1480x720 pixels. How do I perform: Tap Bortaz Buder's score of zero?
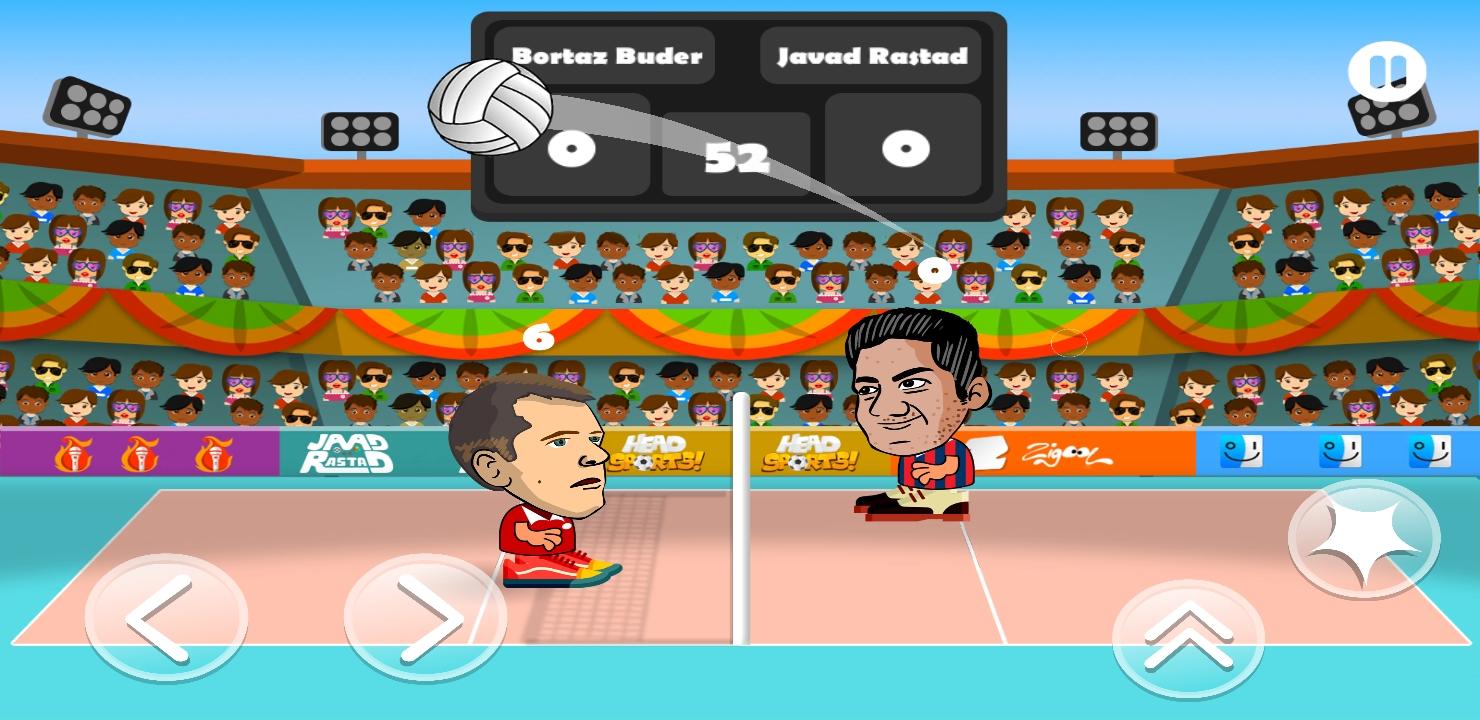coord(572,148)
